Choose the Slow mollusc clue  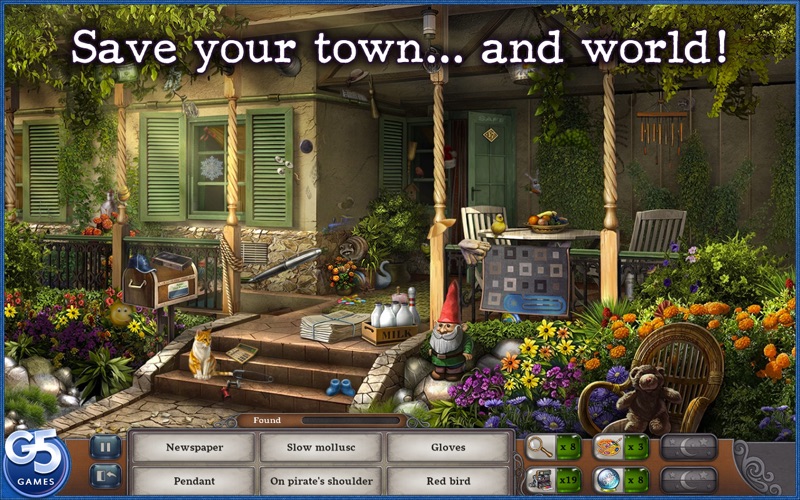point(320,447)
